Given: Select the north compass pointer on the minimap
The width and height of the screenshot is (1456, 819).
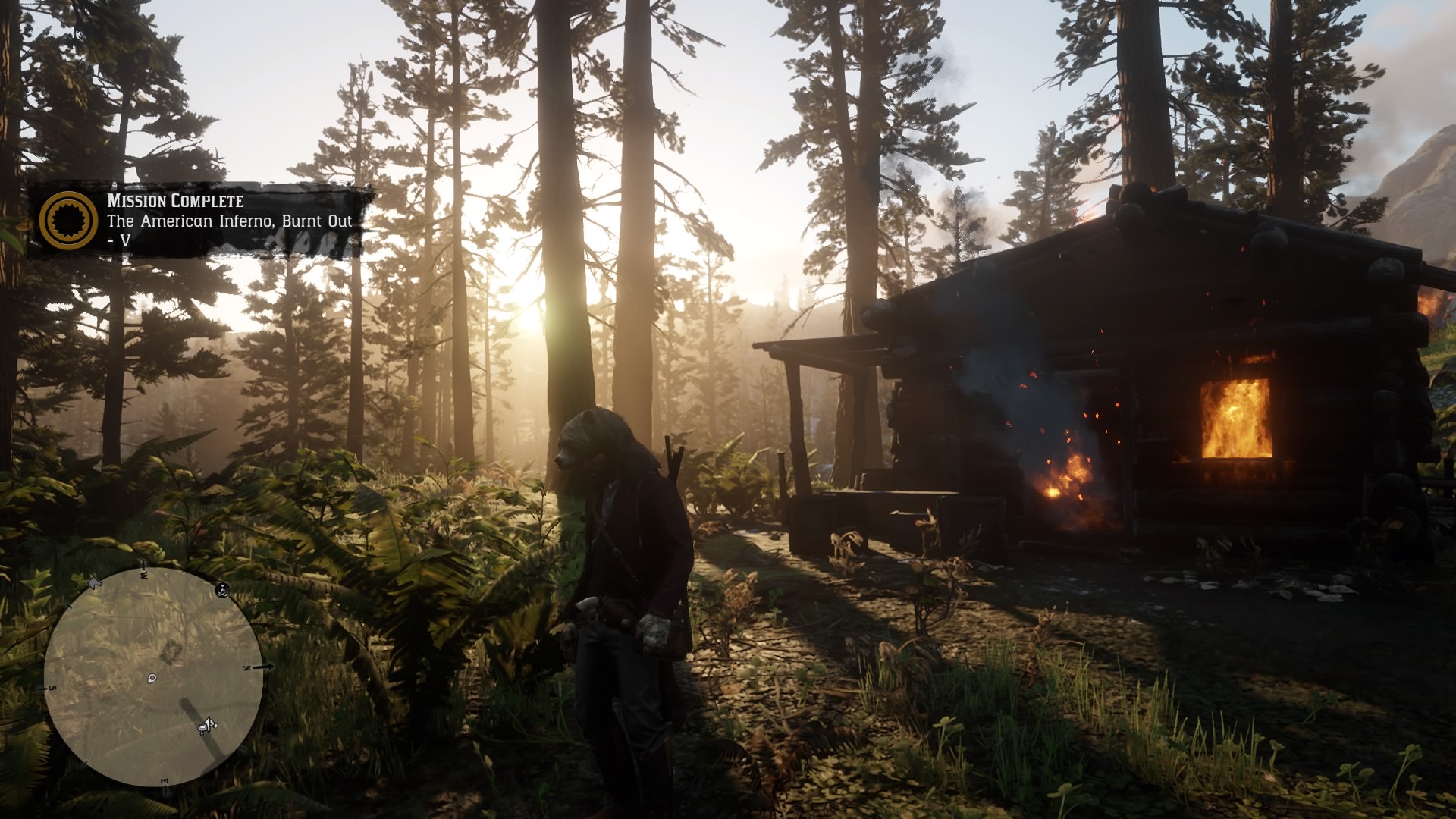Looking at the screenshot, I should point(263,667).
